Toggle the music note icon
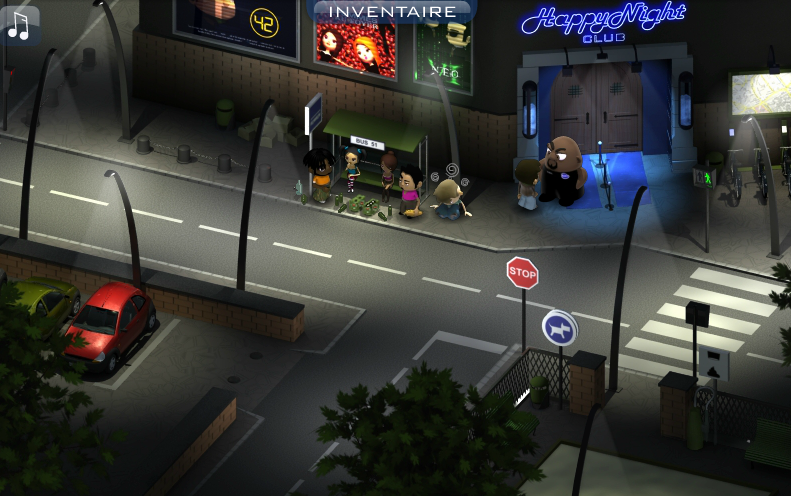 coord(19,24)
